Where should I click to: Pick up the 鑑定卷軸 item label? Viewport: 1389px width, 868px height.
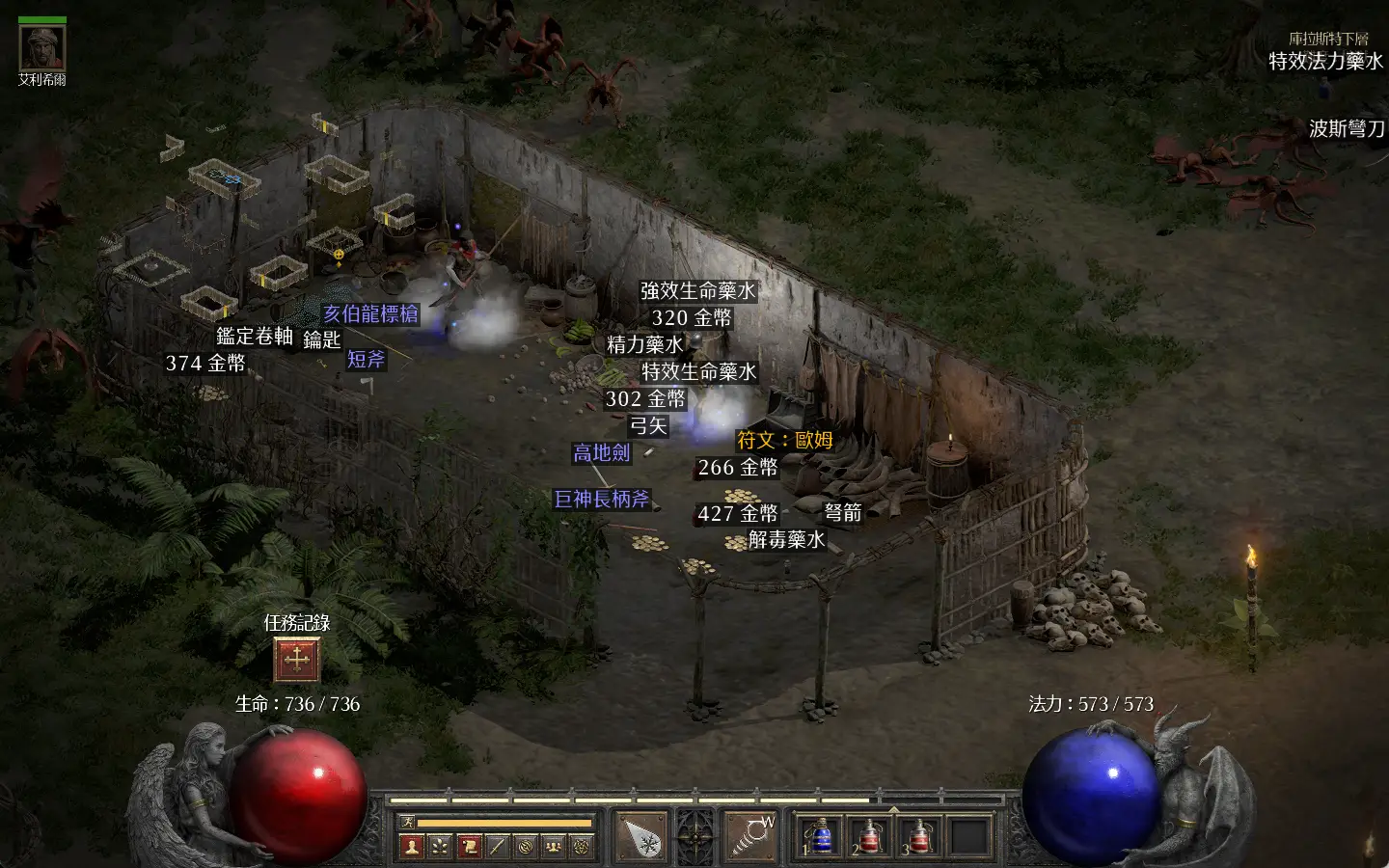(x=255, y=336)
